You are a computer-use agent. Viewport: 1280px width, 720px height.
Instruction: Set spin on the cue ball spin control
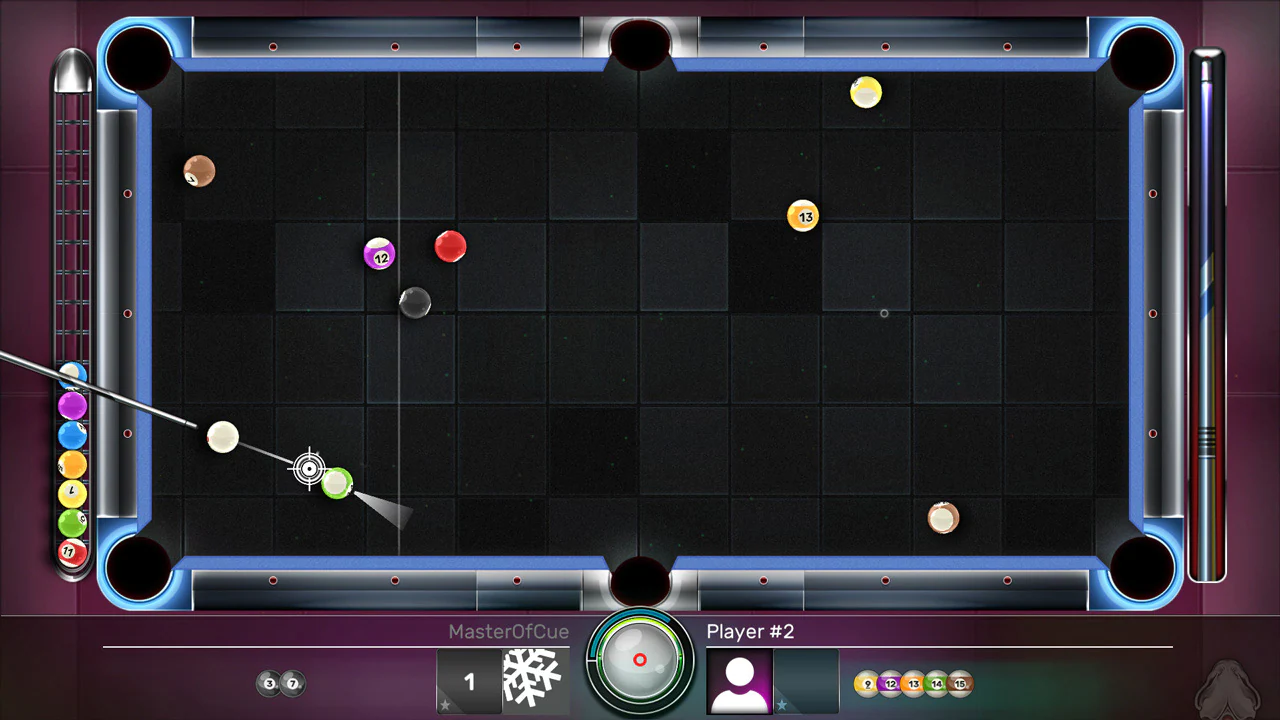(x=640, y=659)
